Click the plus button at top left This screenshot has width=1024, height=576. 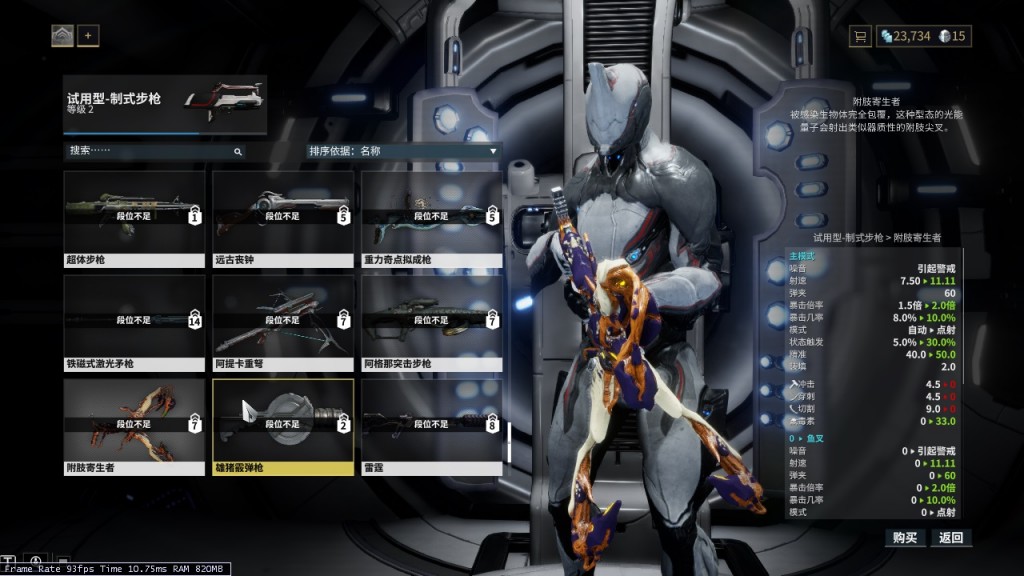coord(88,36)
